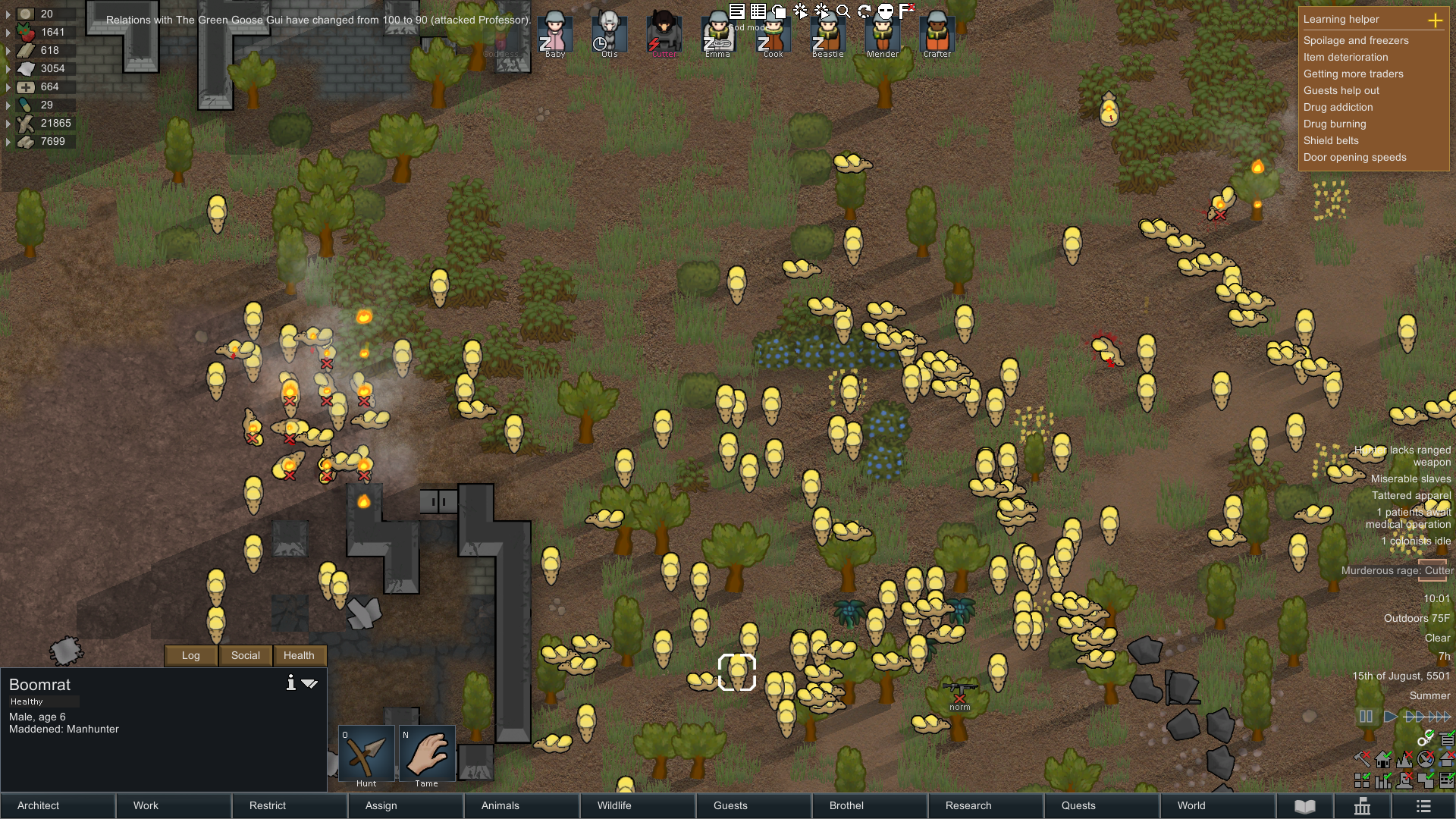Viewport: 1456px width, 819px height.
Task: View the Murderous rage: Cutter alert
Action: tap(1397, 571)
